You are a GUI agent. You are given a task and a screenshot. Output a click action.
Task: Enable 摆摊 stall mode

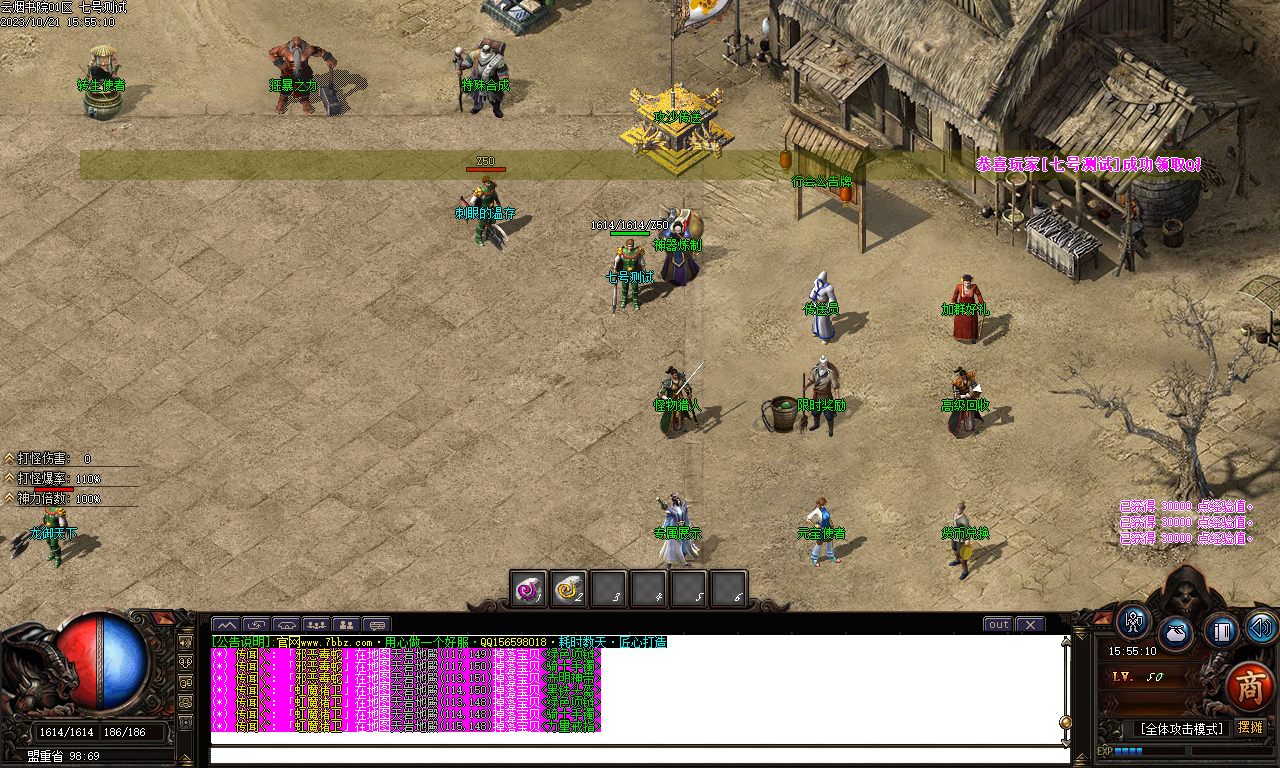pos(1251,727)
